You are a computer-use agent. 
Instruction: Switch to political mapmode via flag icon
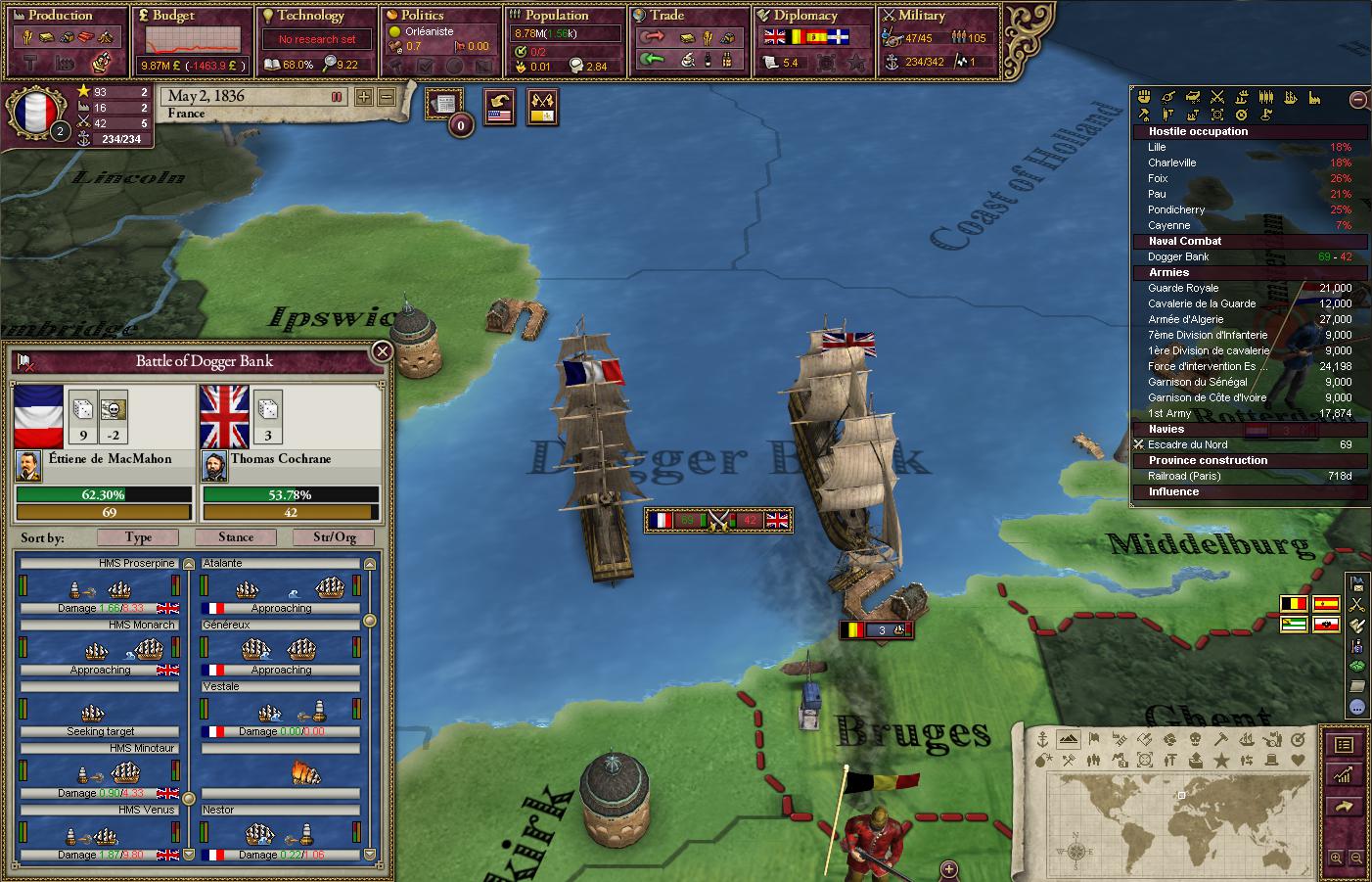coord(1094,740)
